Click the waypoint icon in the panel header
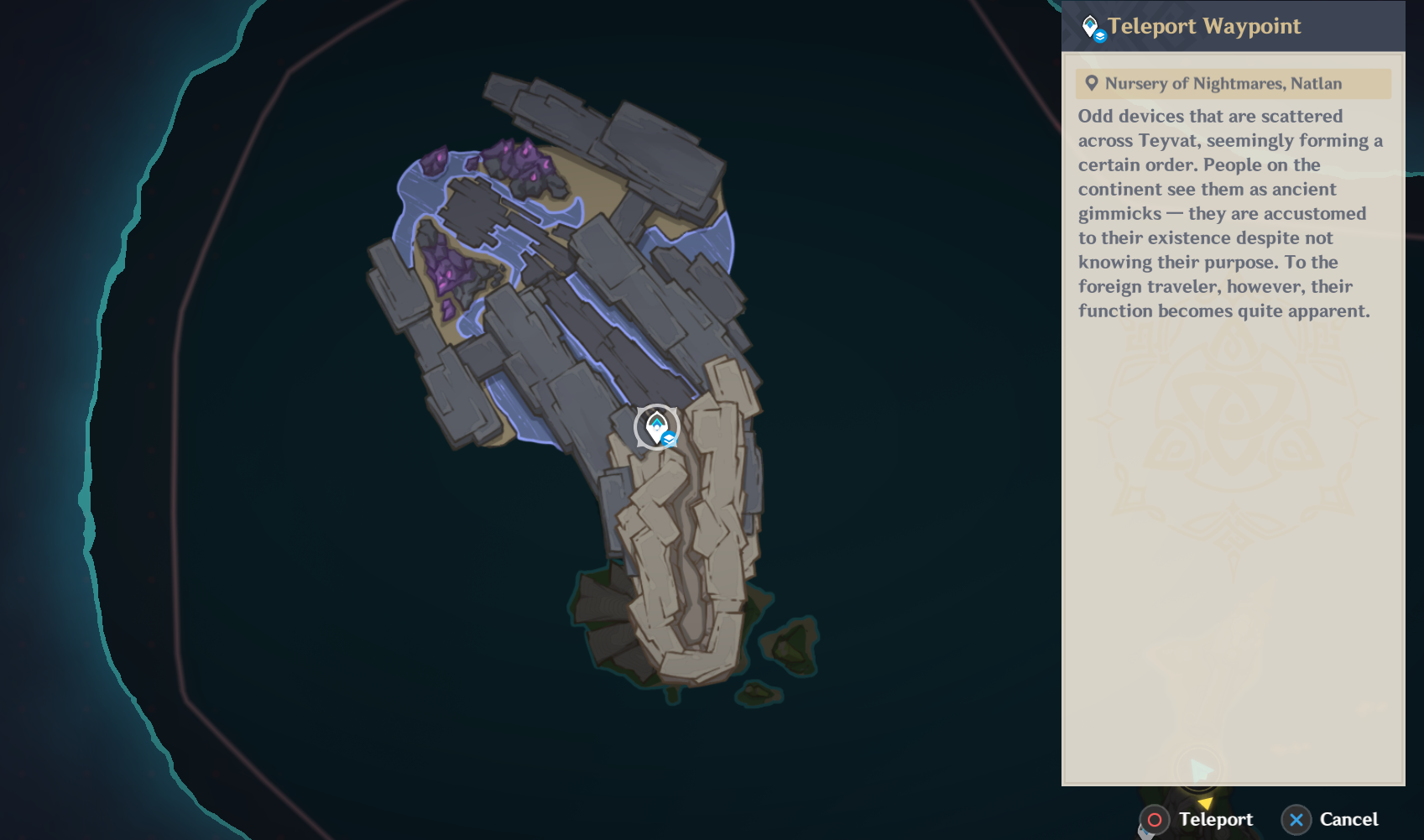Viewport: 1424px width, 840px height. click(x=1090, y=23)
